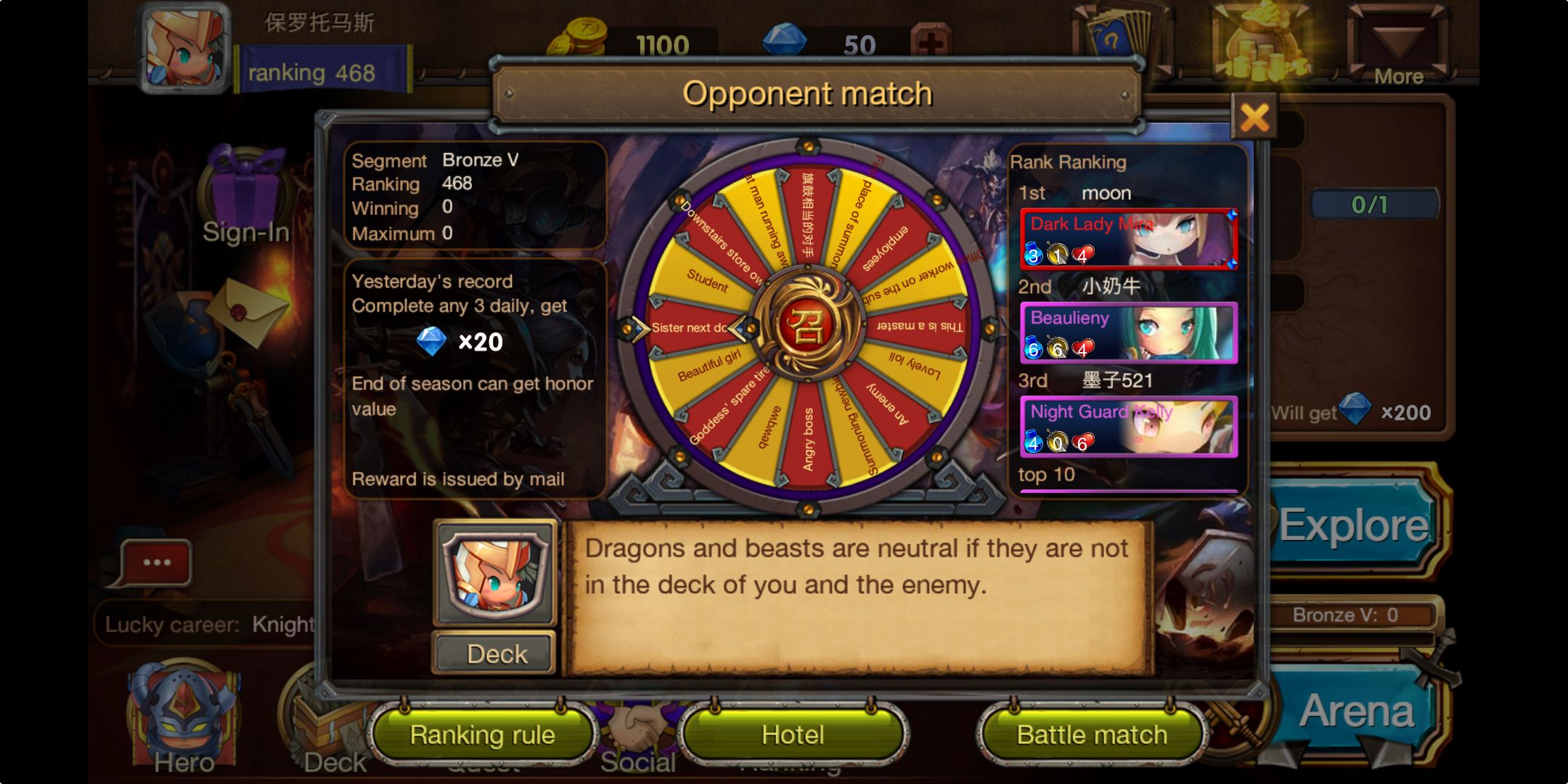View Beaulieny's ranking card
The image size is (1568, 784).
(x=1128, y=333)
